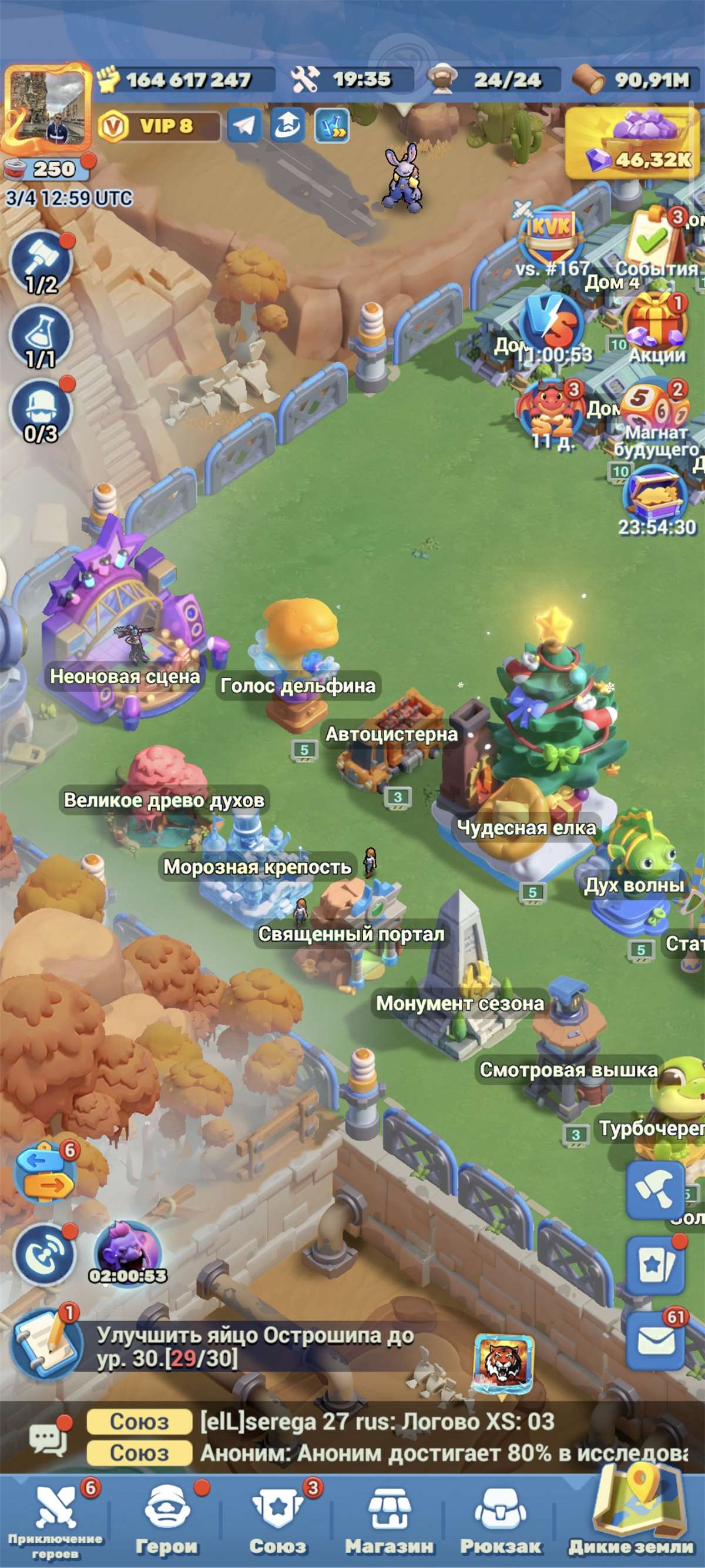Open the soldier training queue
Image resolution: width=705 pixels, height=1568 pixels.
click(41, 411)
